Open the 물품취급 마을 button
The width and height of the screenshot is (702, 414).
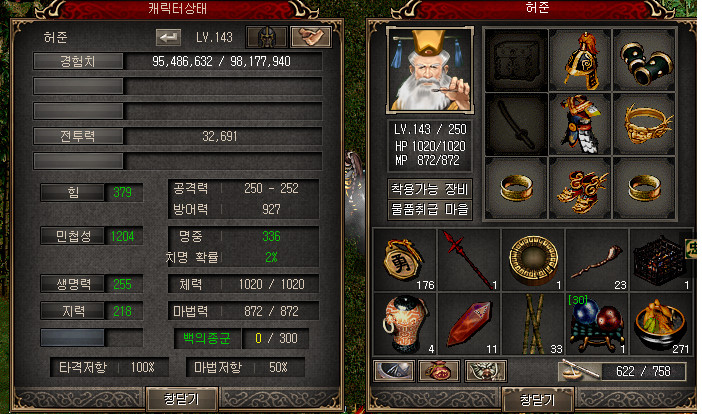click(x=428, y=210)
